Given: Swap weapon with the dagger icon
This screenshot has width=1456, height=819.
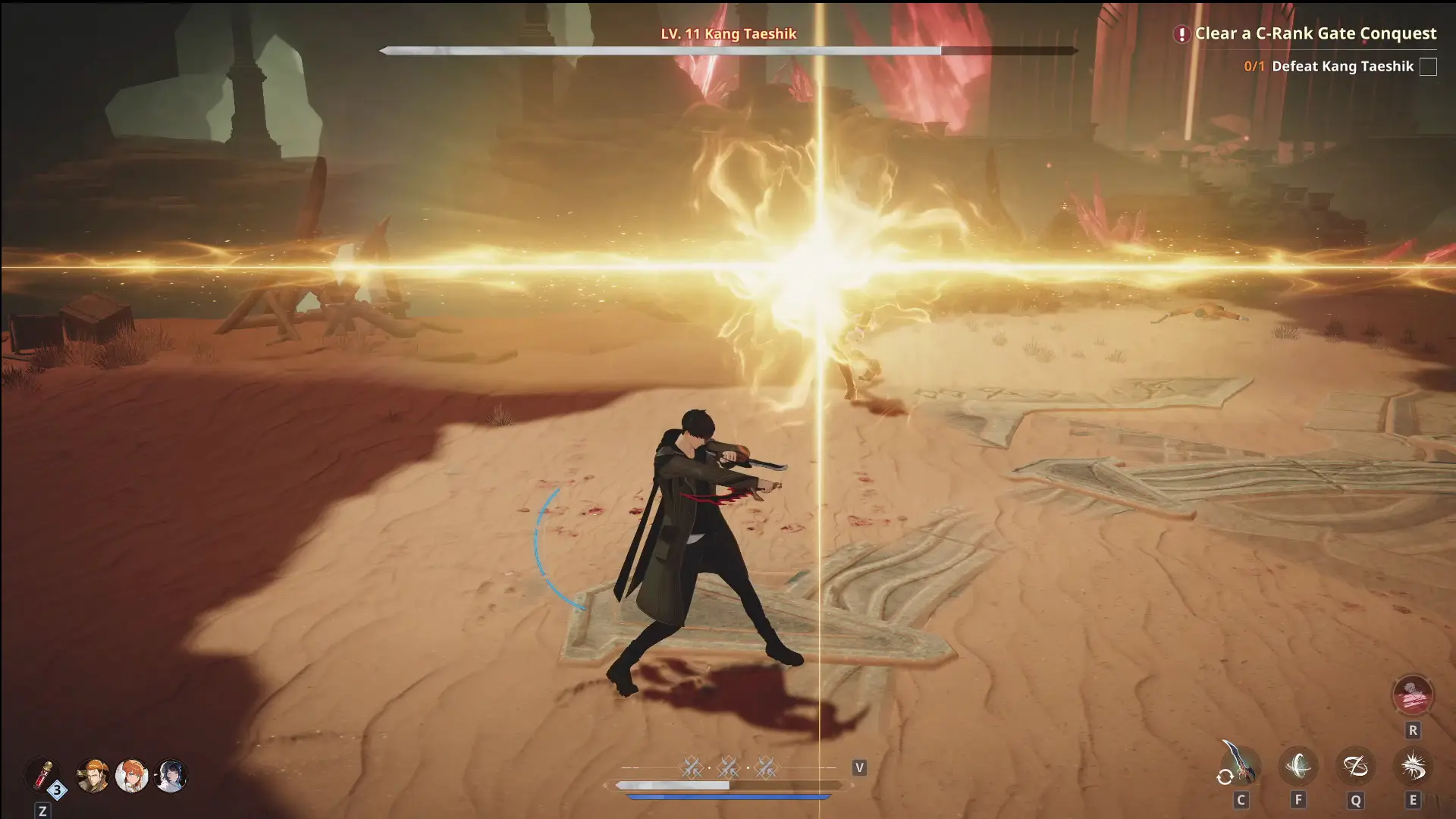Looking at the screenshot, I should tap(1241, 765).
